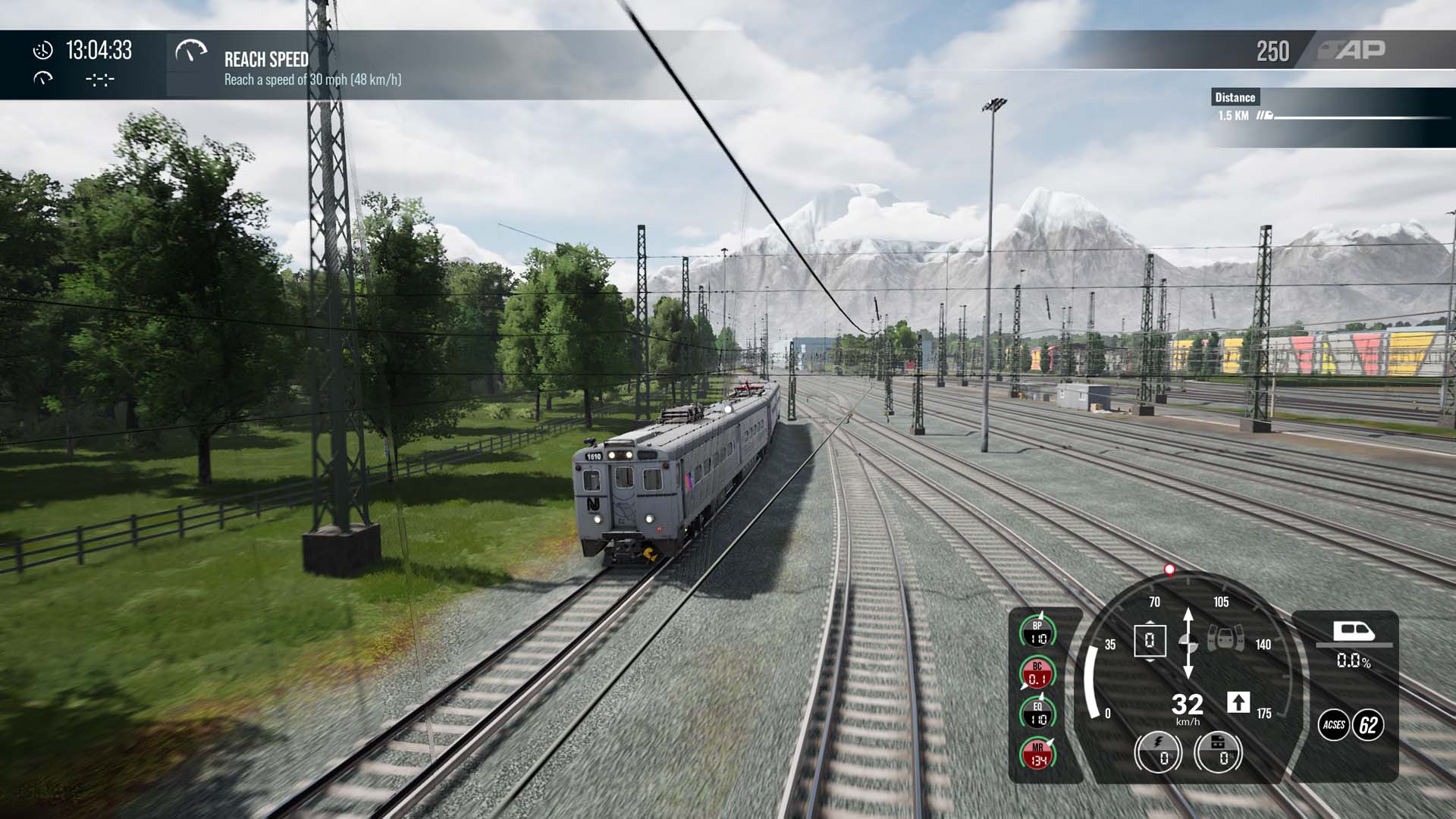This screenshot has height=819, width=1456.
Task: Click the white up-arrow direction indicator
Action: point(1238,703)
